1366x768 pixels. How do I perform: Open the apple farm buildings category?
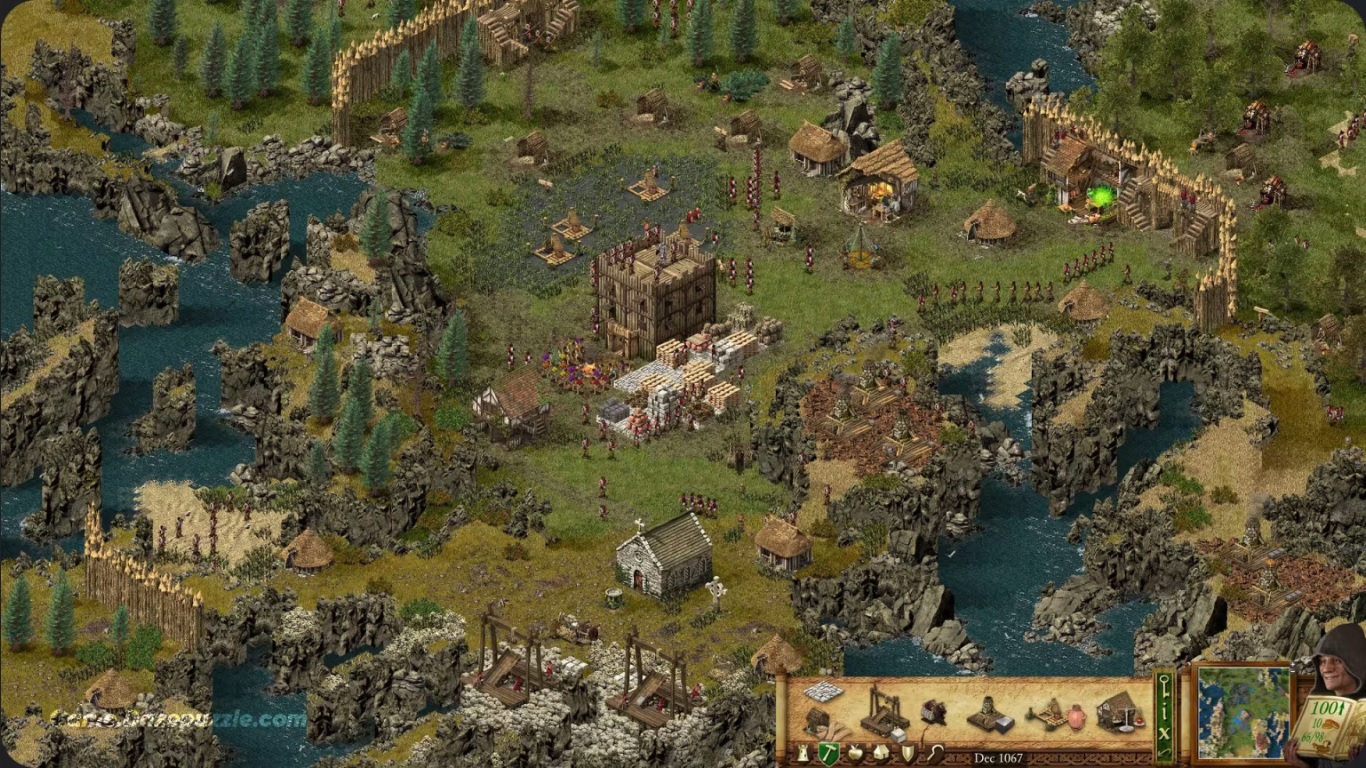(x=855, y=753)
